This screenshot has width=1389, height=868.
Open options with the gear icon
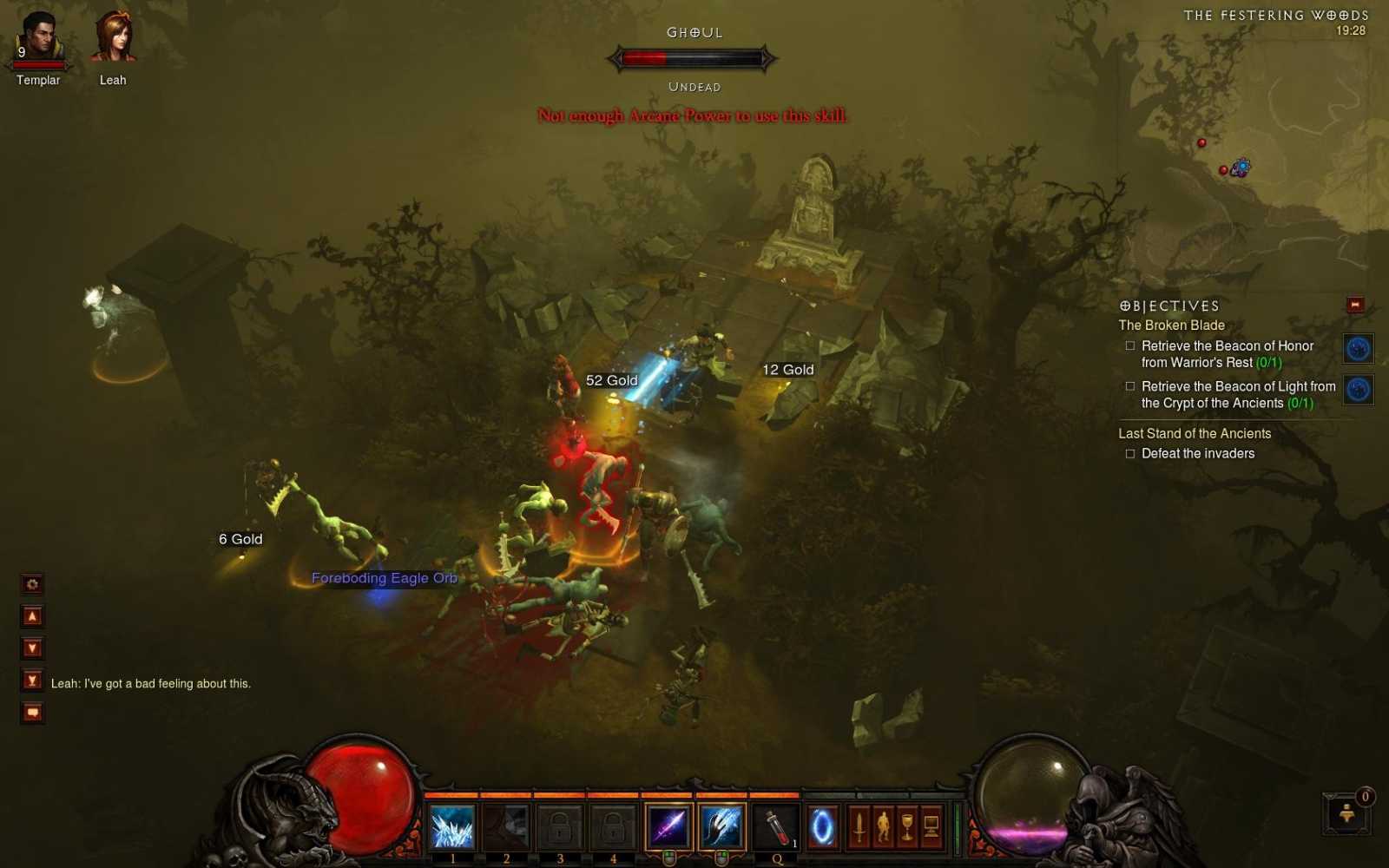pyautogui.click(x=31, y=585)
